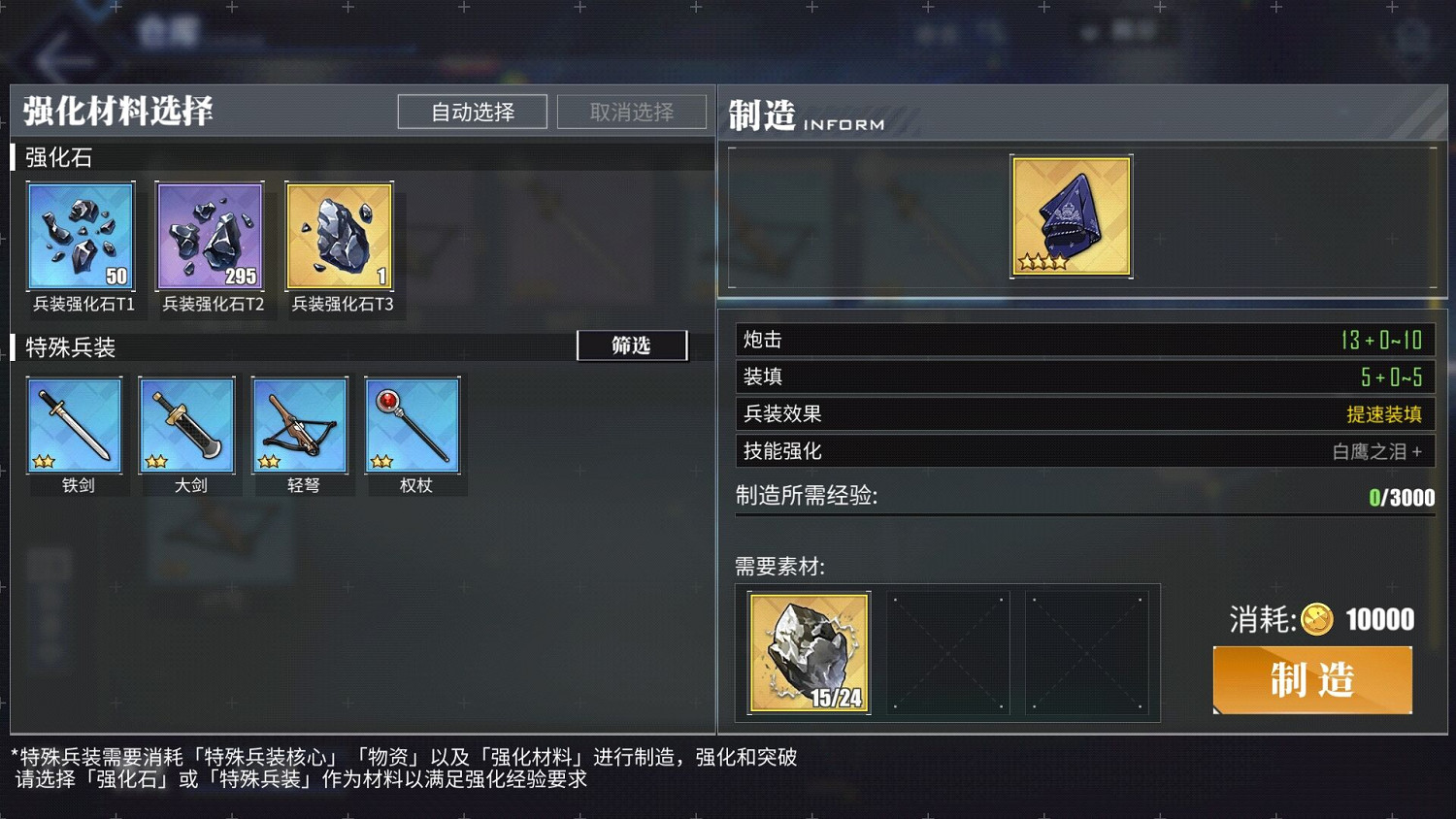Click the 铁剑 iron sword icon

point(75,425)
